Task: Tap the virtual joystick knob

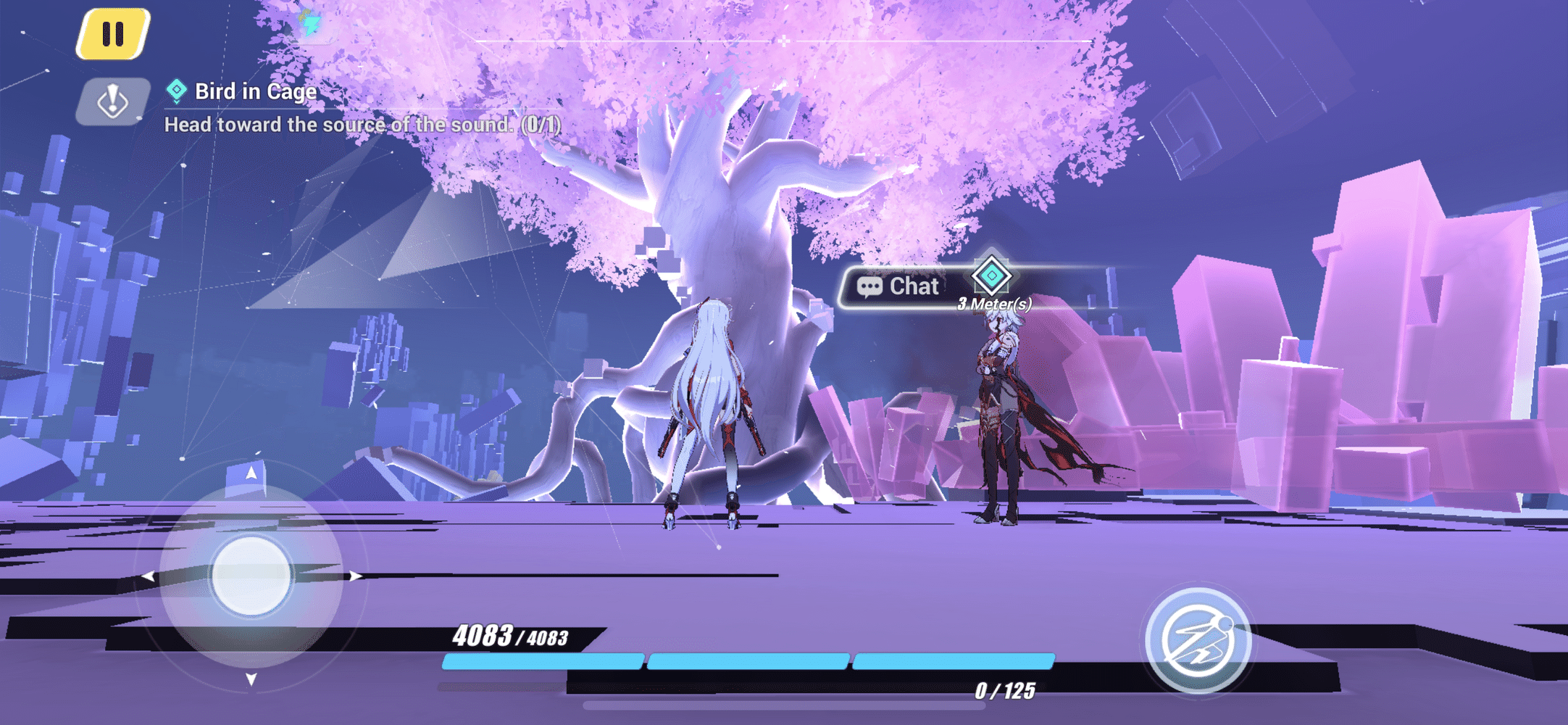Action: (x=251, y=576)
